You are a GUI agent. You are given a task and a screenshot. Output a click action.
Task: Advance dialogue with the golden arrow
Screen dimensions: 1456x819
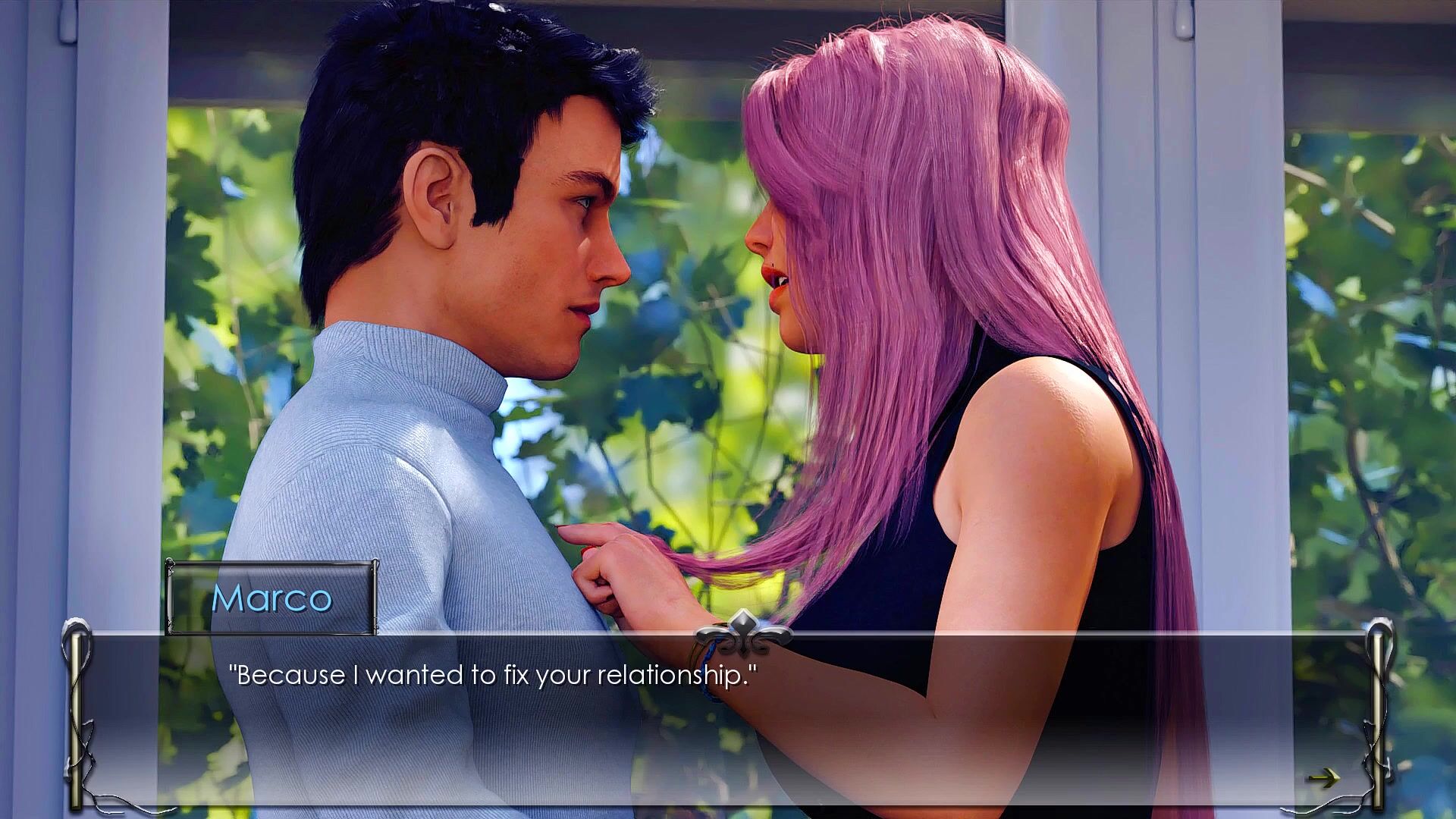pos(1323,777)
